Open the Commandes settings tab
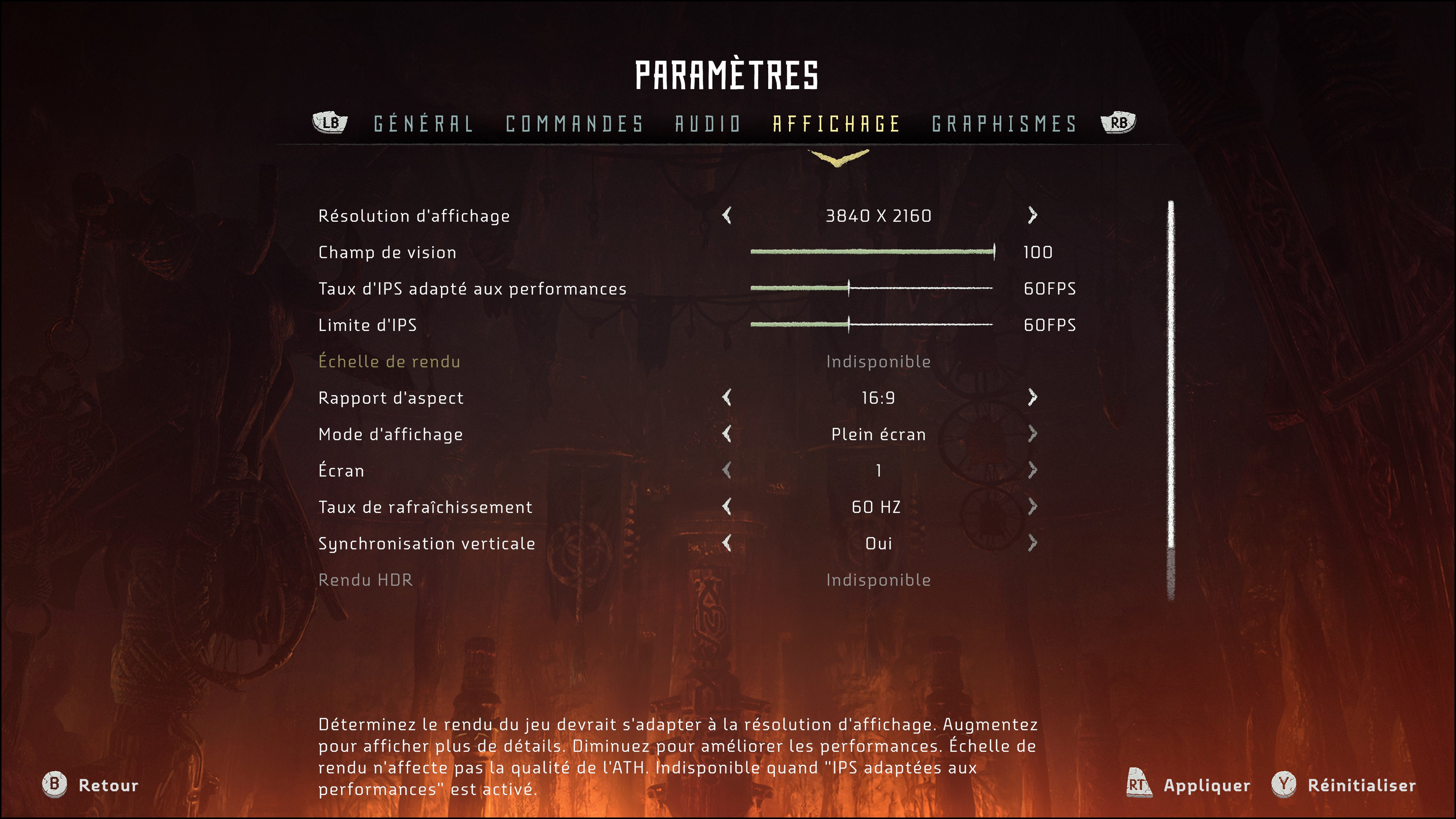The height and width of the screenshot is (819, 1456). 574,124
